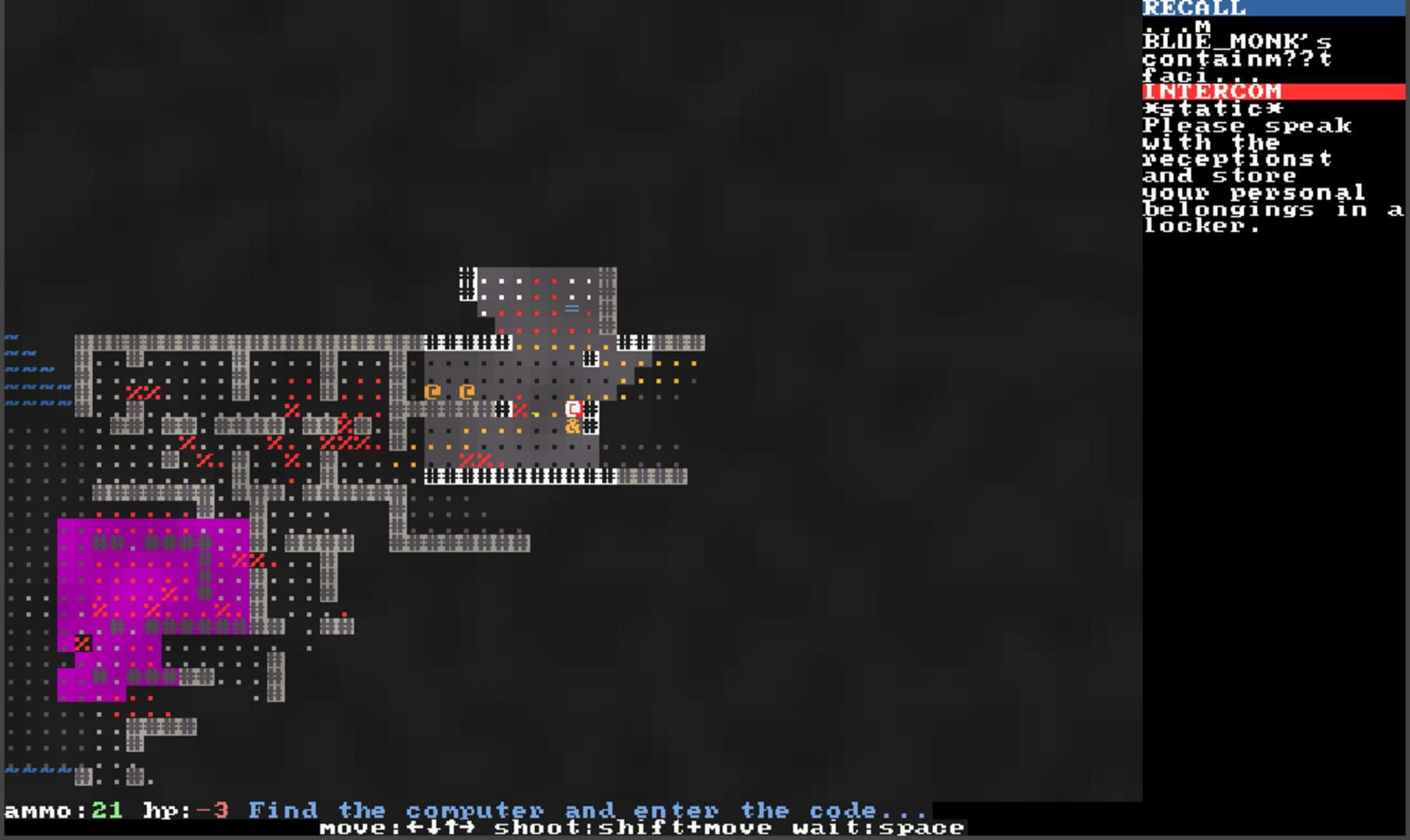This screenshot has width=1410, height=840.
Task: Click the yellow key item near the player
Action: (535, 415)
